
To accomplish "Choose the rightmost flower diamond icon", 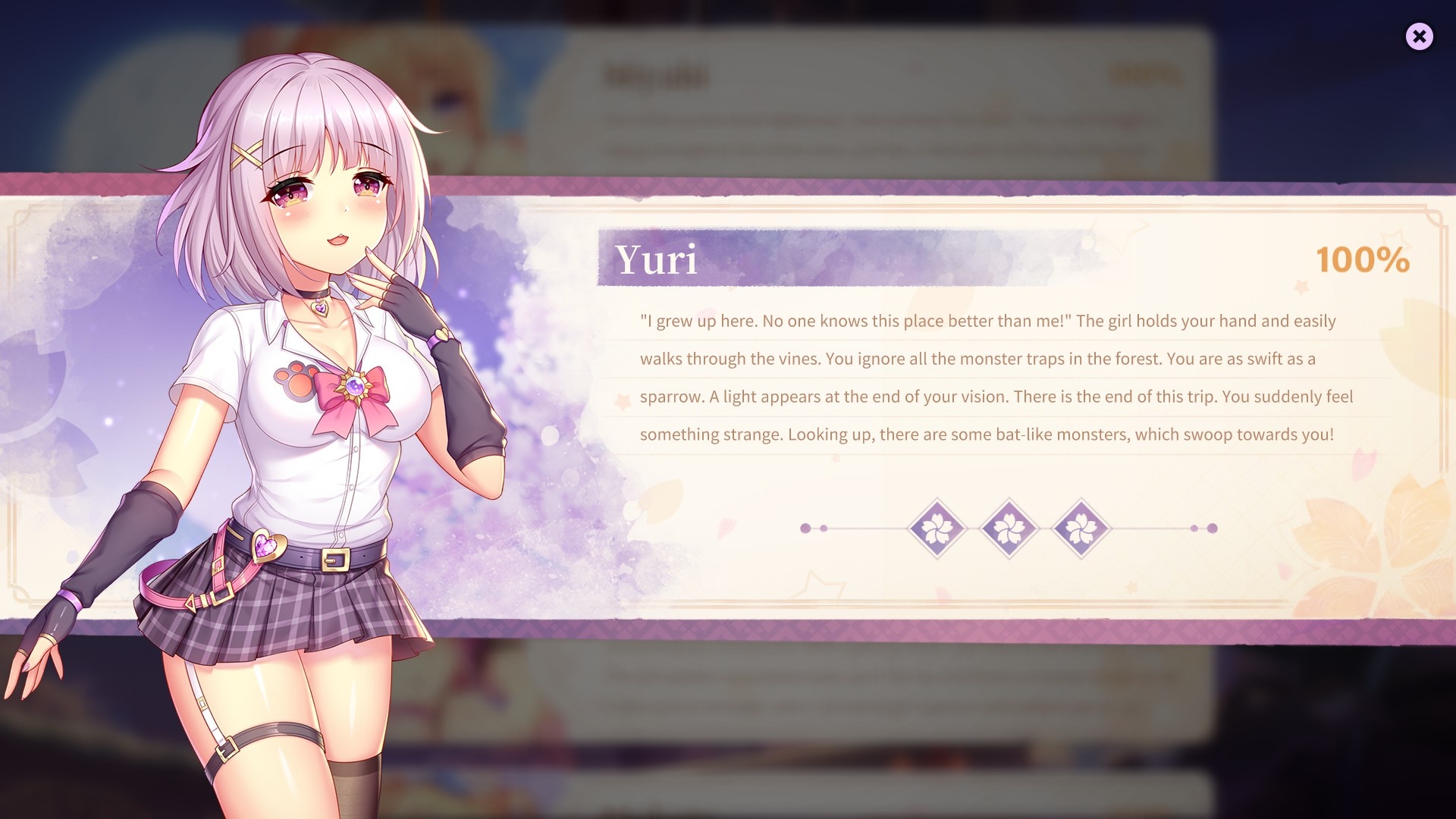I will (1081, 529).
